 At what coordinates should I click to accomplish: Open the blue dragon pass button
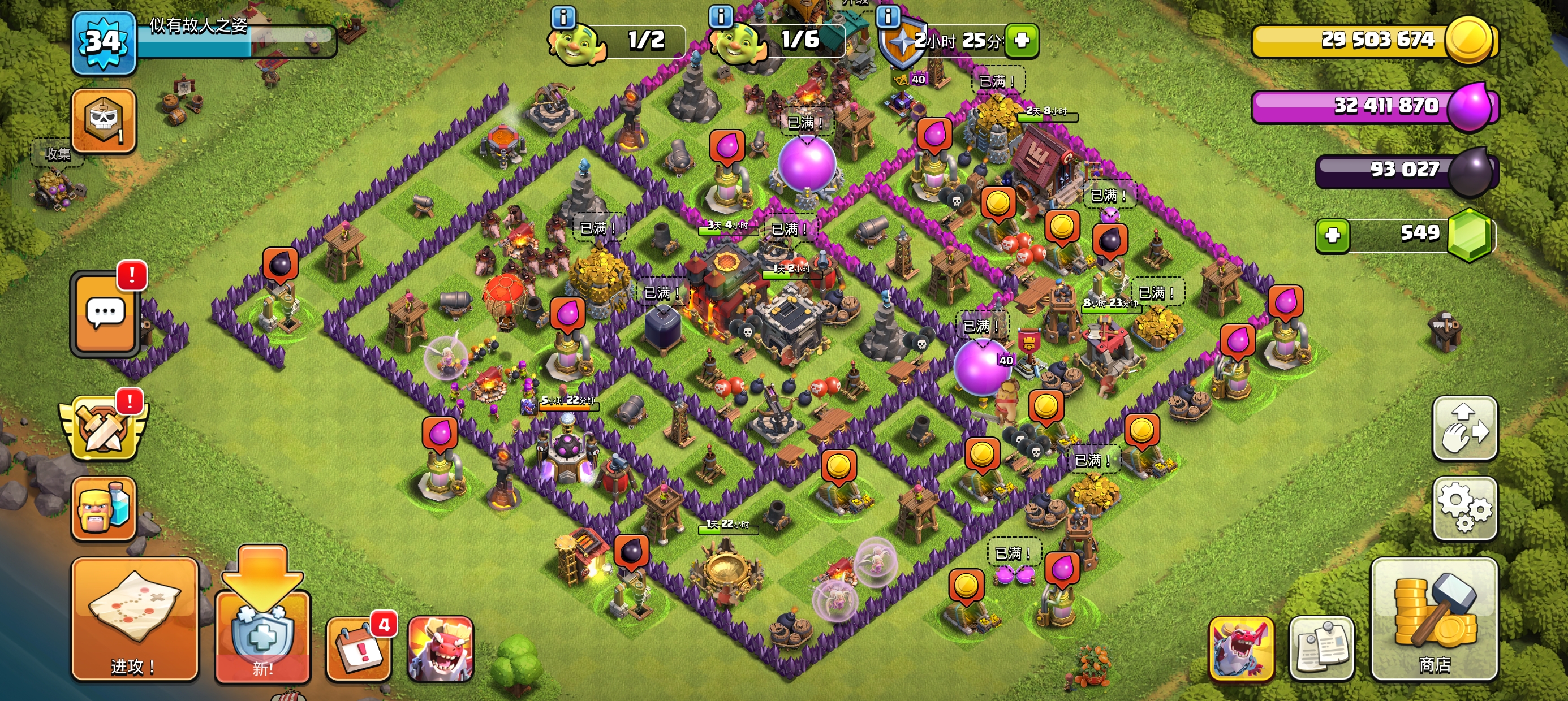tap(1240, 648)
